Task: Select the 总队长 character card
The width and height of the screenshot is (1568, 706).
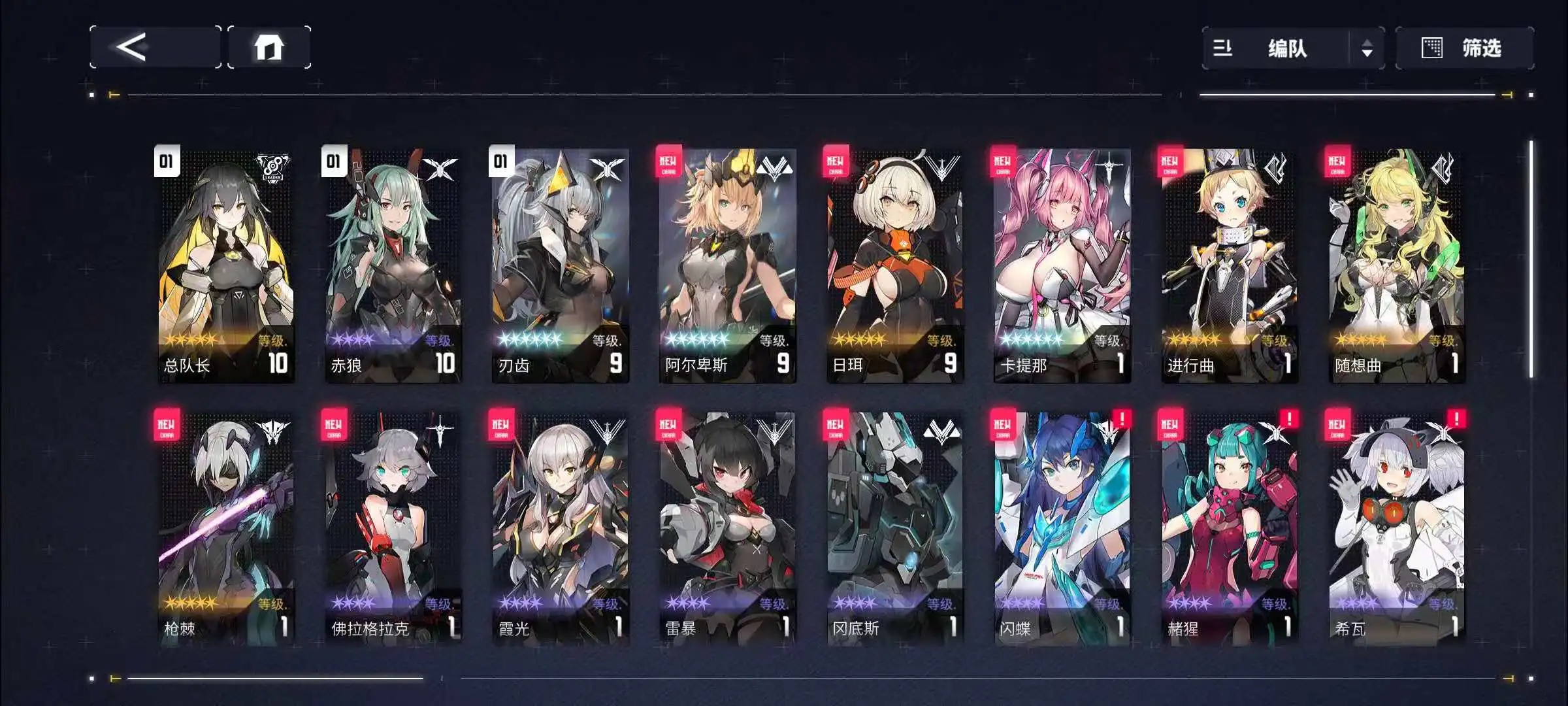Action: click(225, 265)
